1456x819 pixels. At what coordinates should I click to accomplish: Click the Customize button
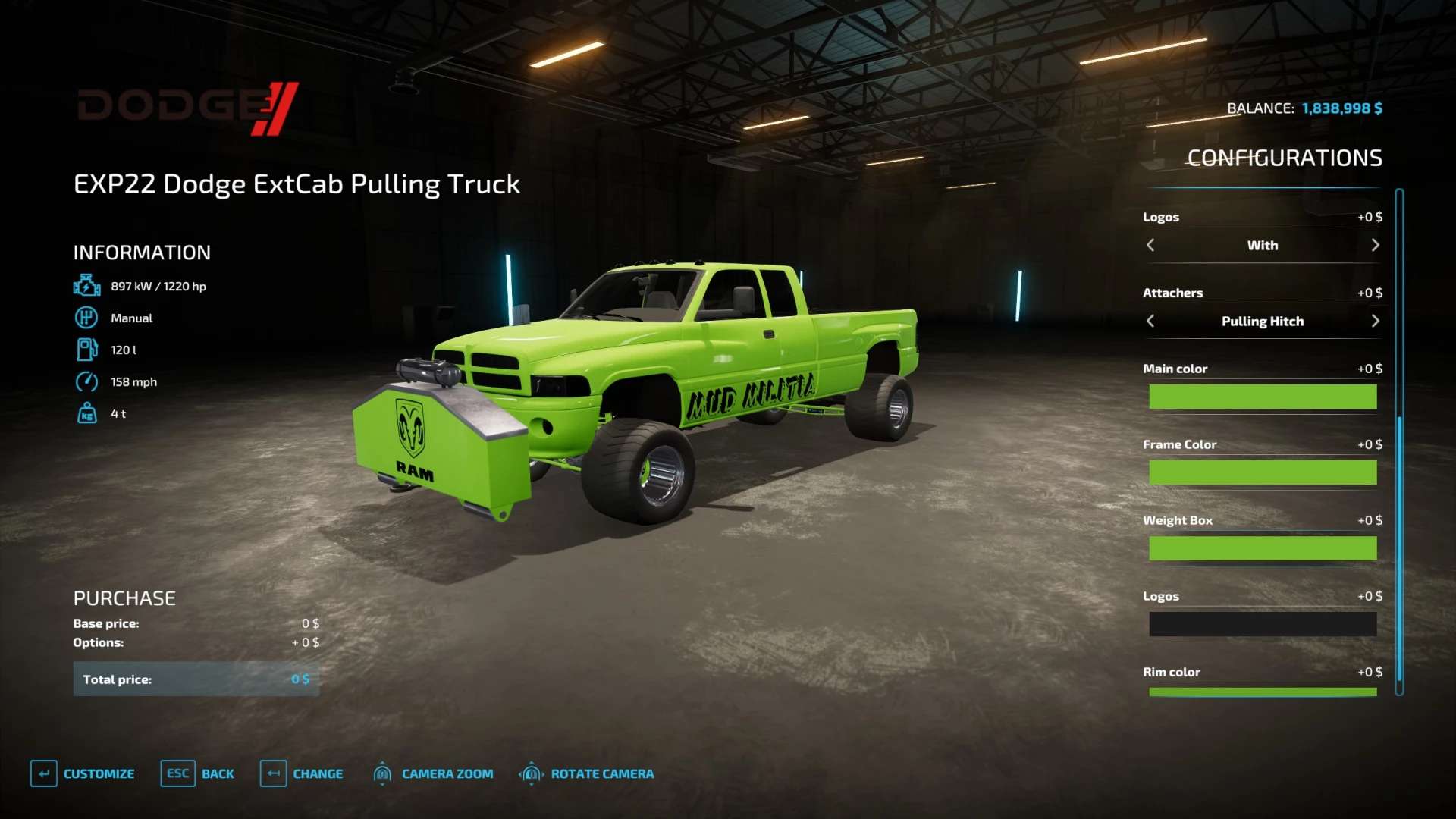[x=83, y=773]
